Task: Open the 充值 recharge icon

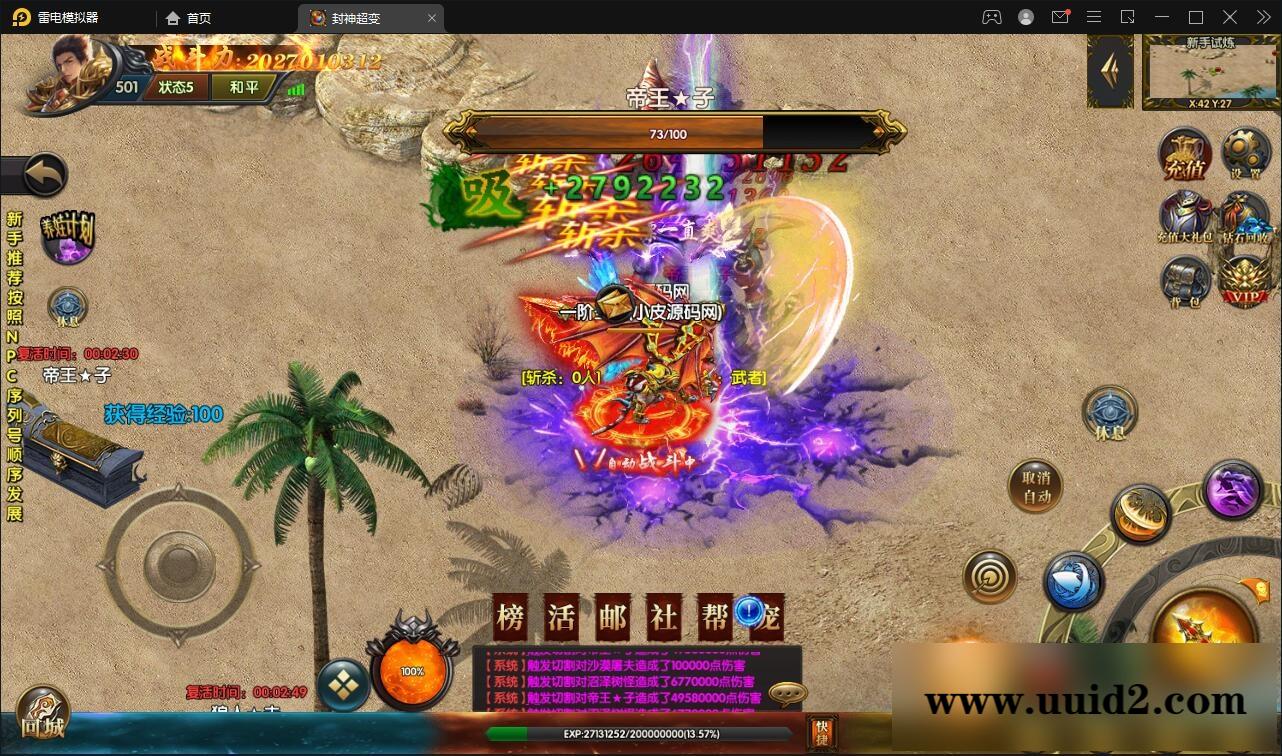Action: [x=1187, y=152]
